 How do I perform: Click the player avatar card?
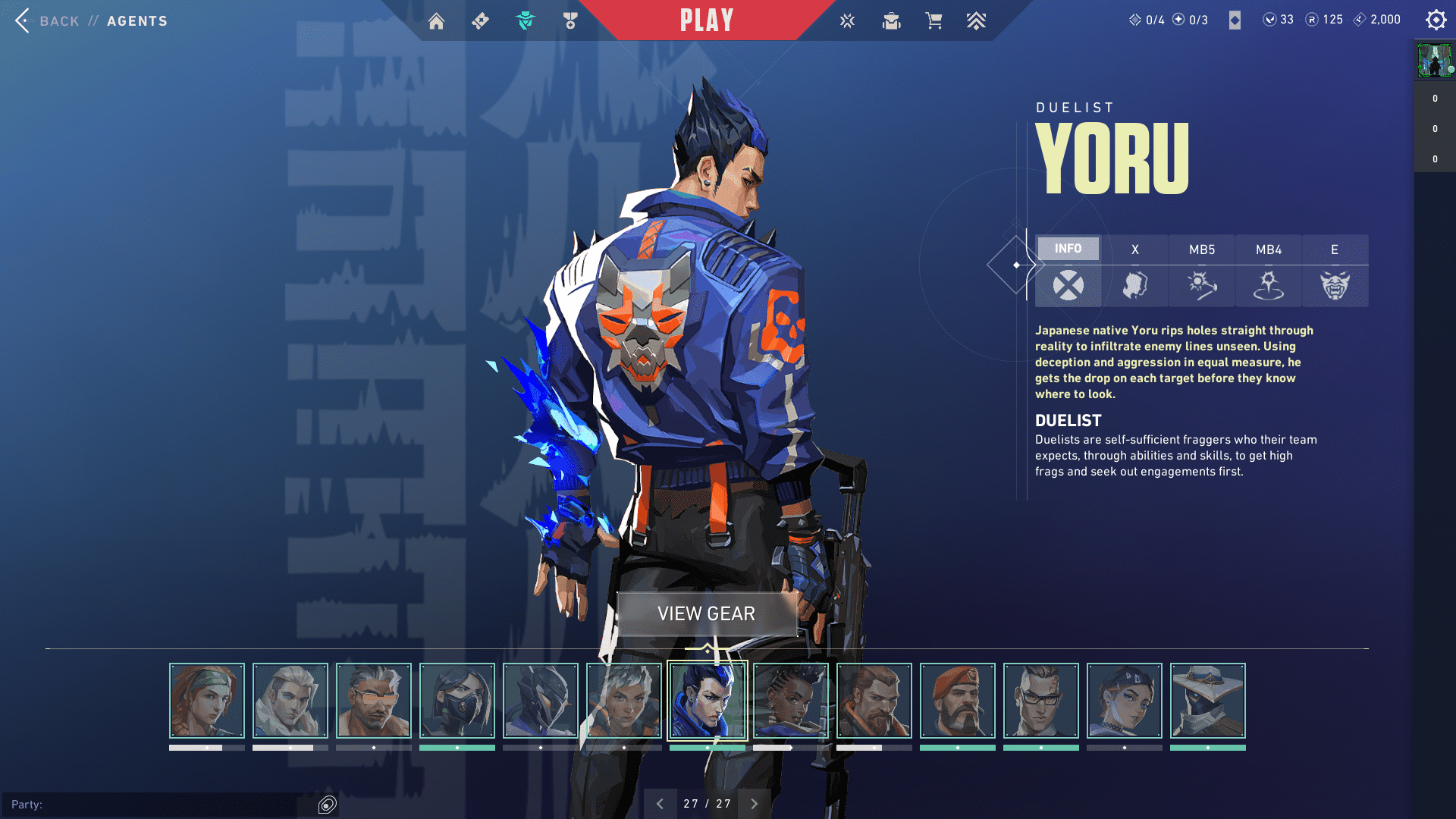pyautogui.click(x=1434, y=61)
